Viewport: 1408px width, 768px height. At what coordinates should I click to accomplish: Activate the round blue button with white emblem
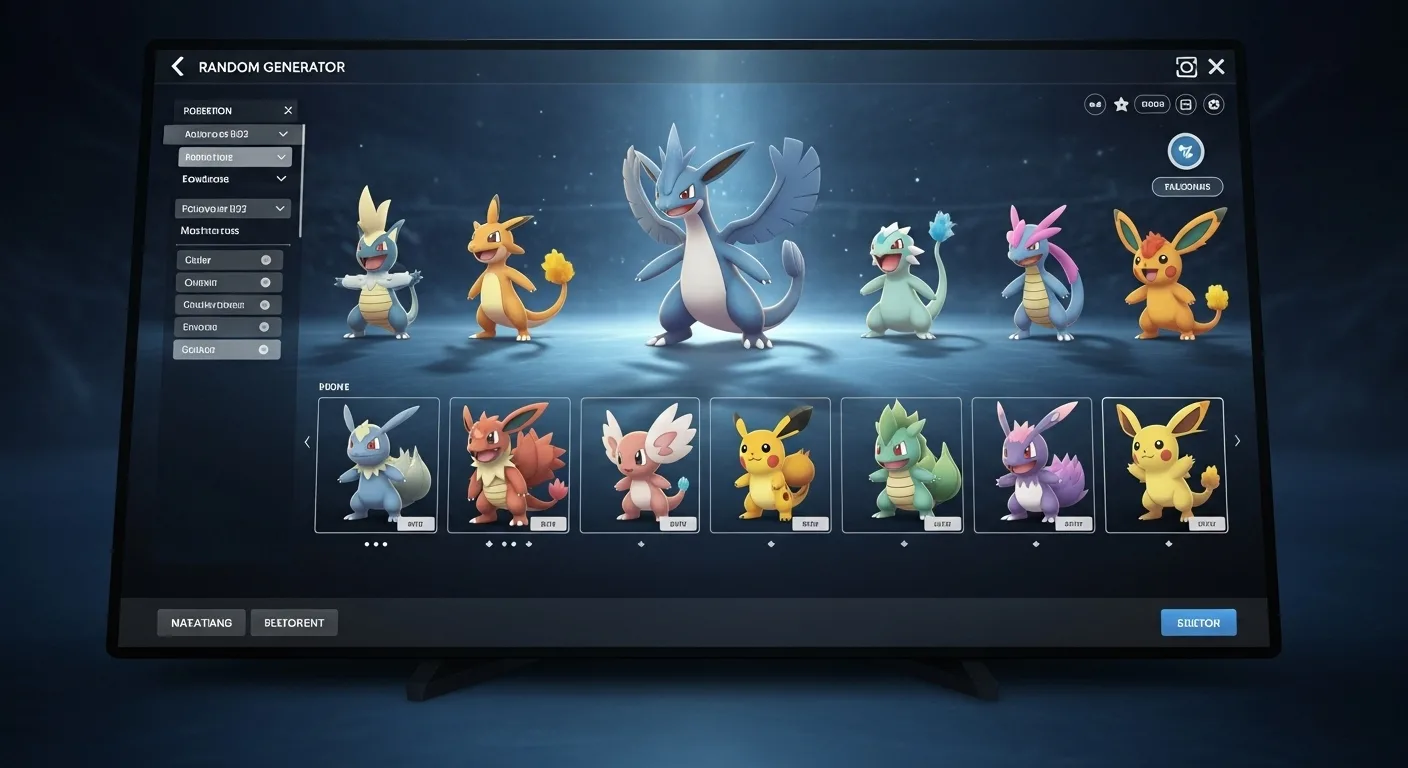[x=1186, y=152]
